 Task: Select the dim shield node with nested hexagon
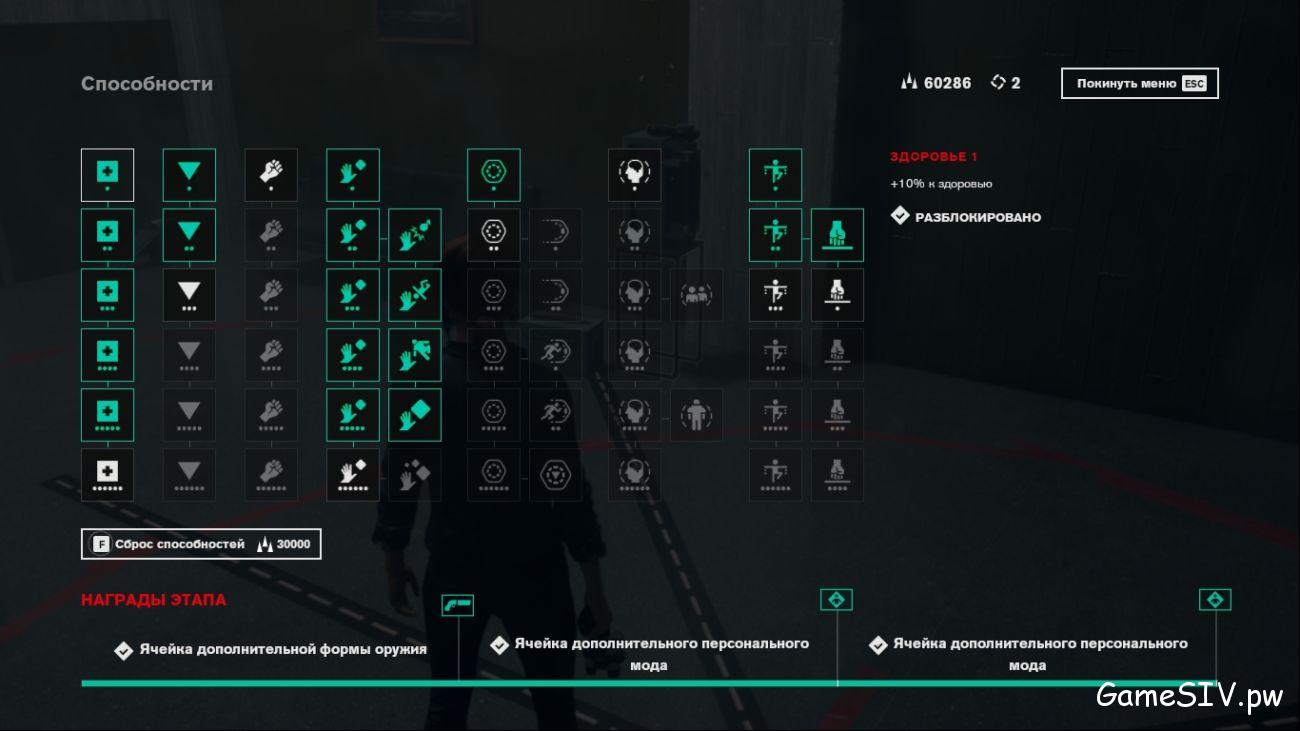point(555,475)
